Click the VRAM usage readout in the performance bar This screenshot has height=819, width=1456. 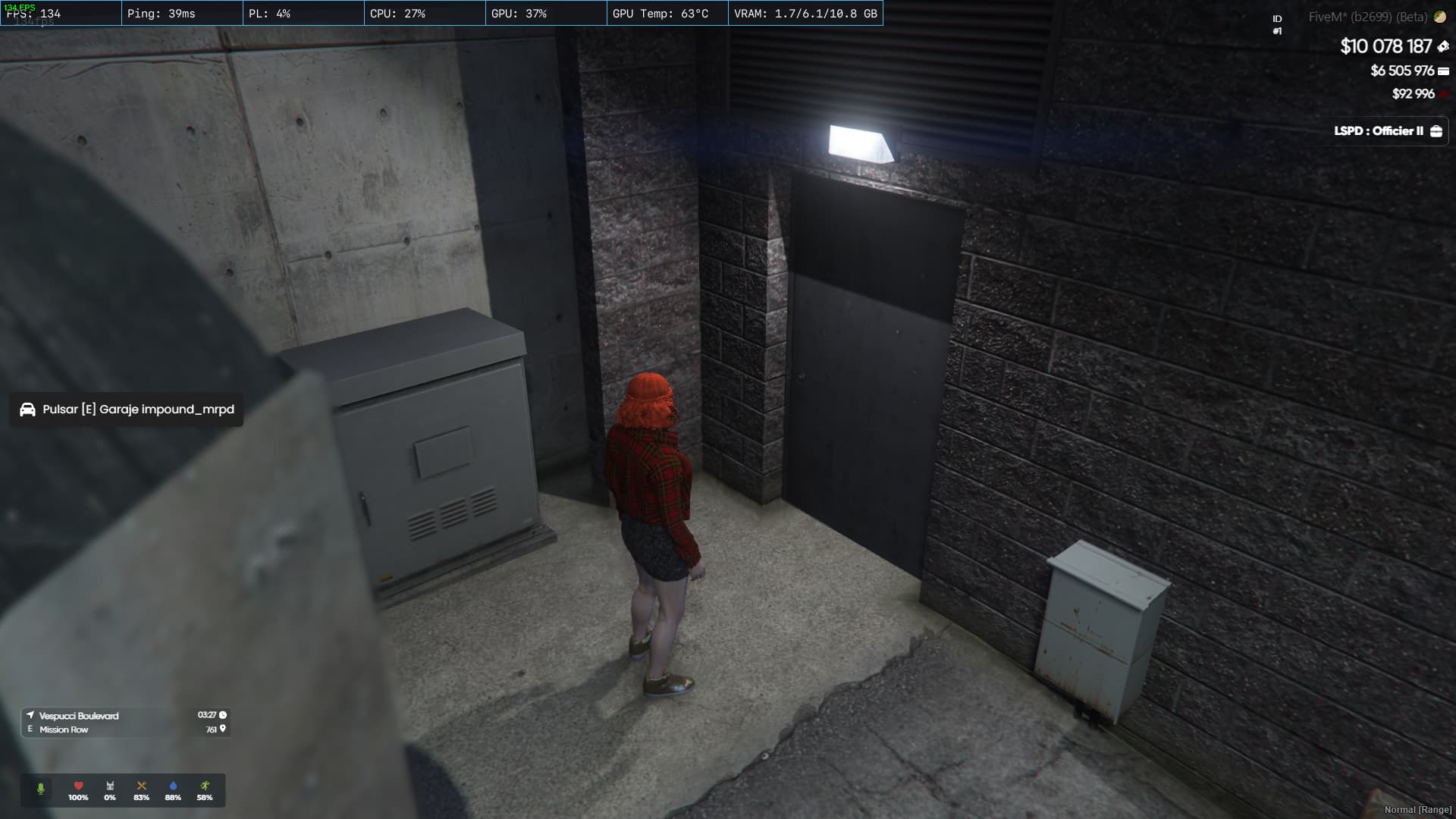(804, 13)
